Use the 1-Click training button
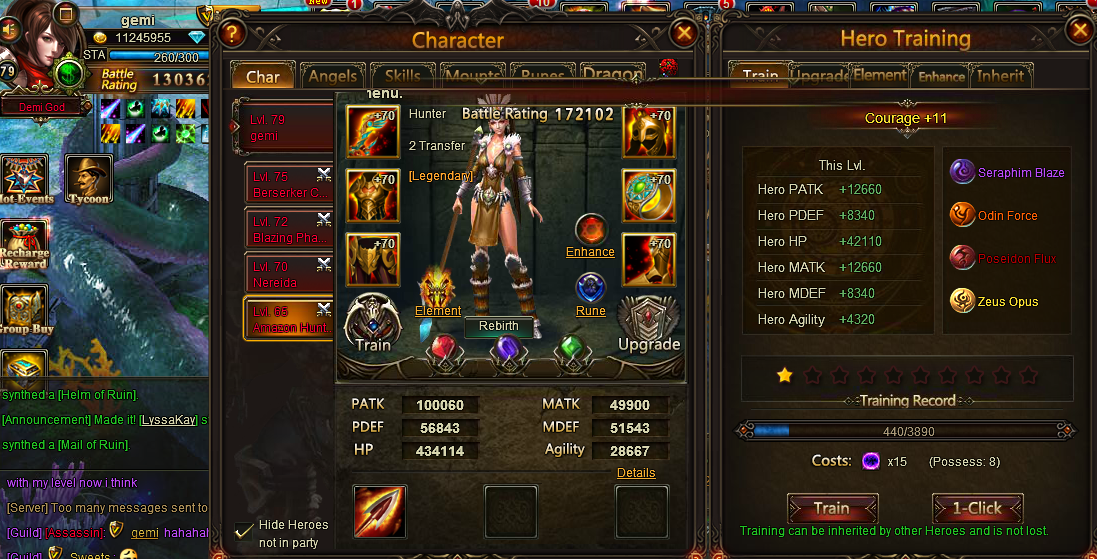1097x559 pixels. coord(977,508)
